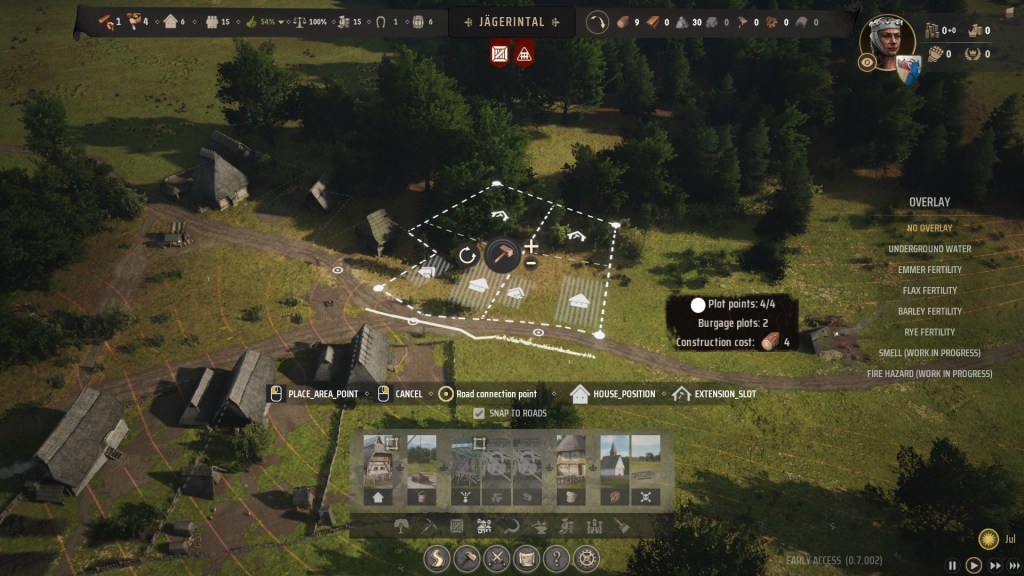Toggle the Snap to Roads checkbox
The height and width of the screenshot is (576, 1024).
click(479, 413)
